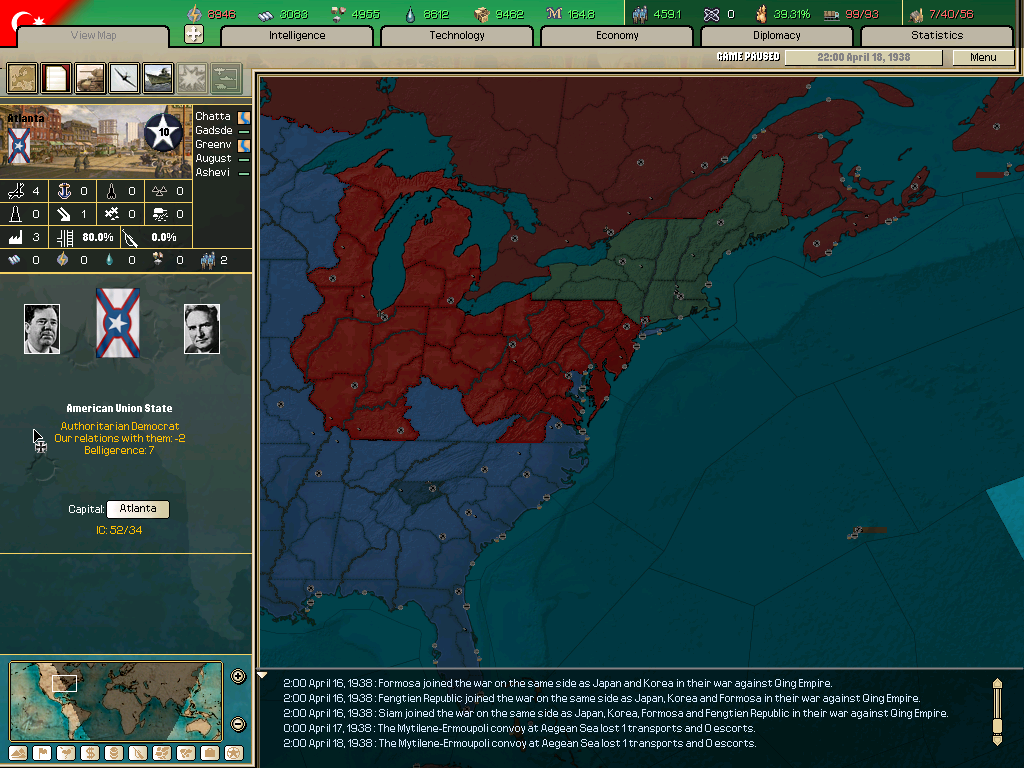1024x768 pixels.
Task: Open the Technology tab
Action: pyautogui.click(x=457, y=36)
